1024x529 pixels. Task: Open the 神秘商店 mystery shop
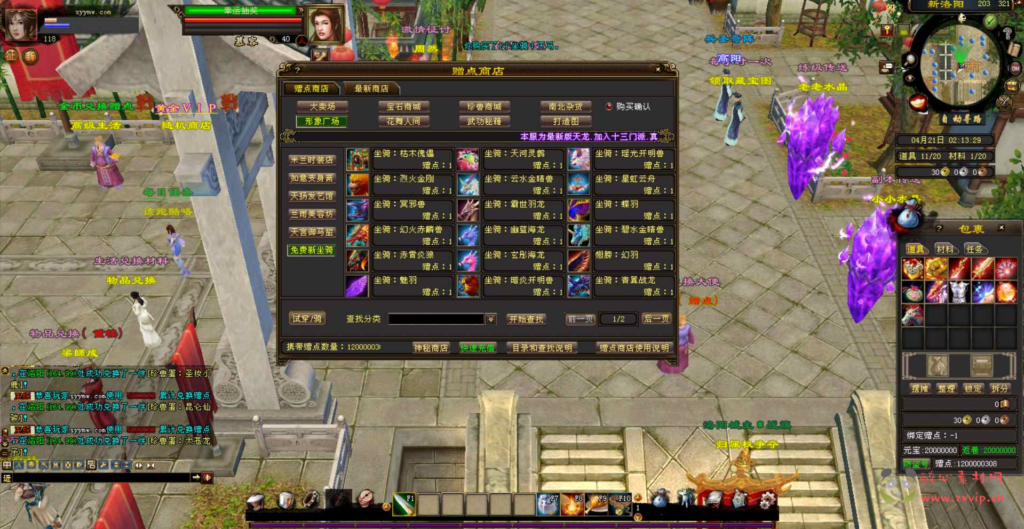click(431, 348)
